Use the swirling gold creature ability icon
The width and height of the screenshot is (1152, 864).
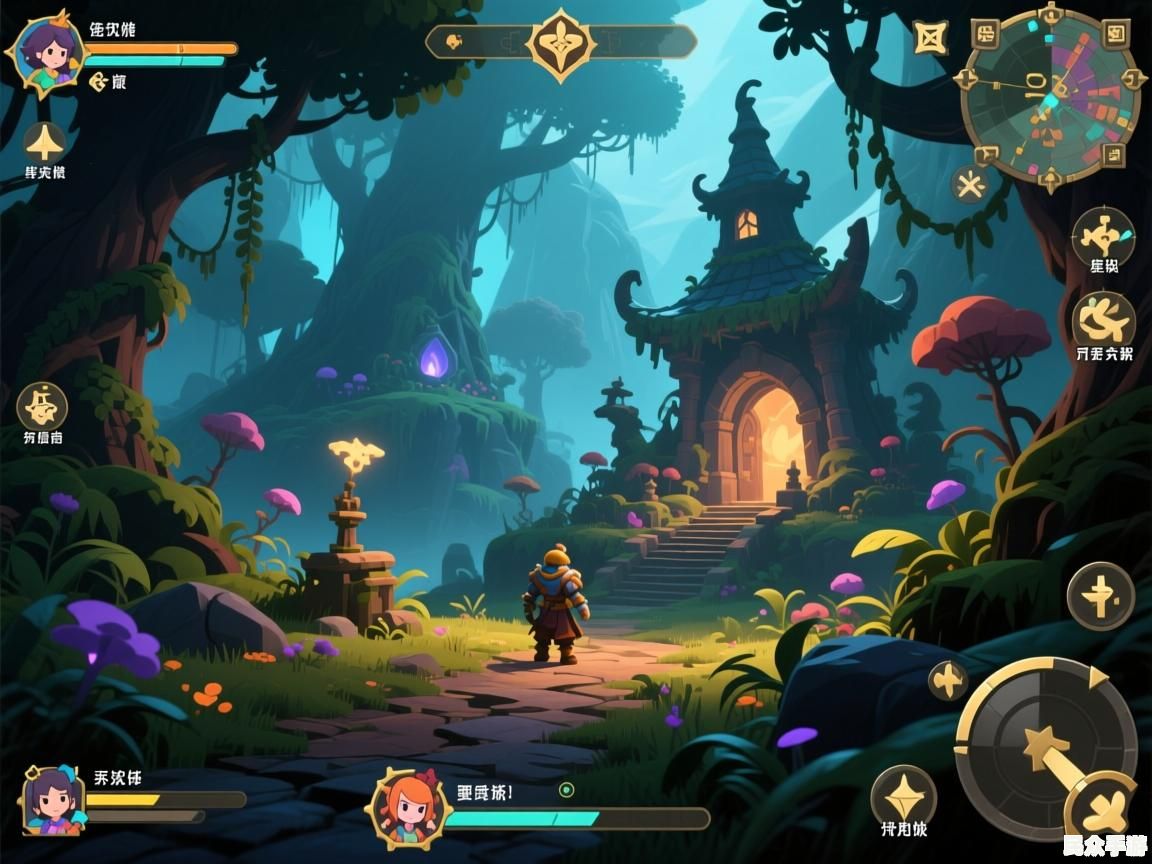tap(1104, 319)
